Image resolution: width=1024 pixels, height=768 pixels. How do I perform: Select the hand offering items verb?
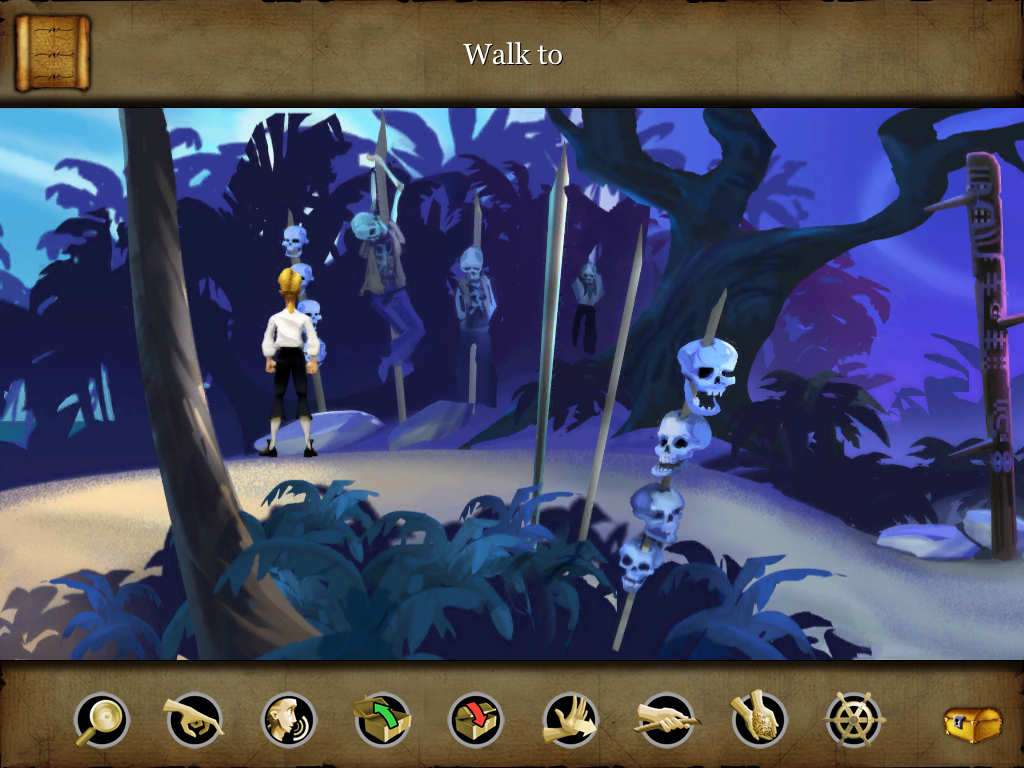coord(759,720)
